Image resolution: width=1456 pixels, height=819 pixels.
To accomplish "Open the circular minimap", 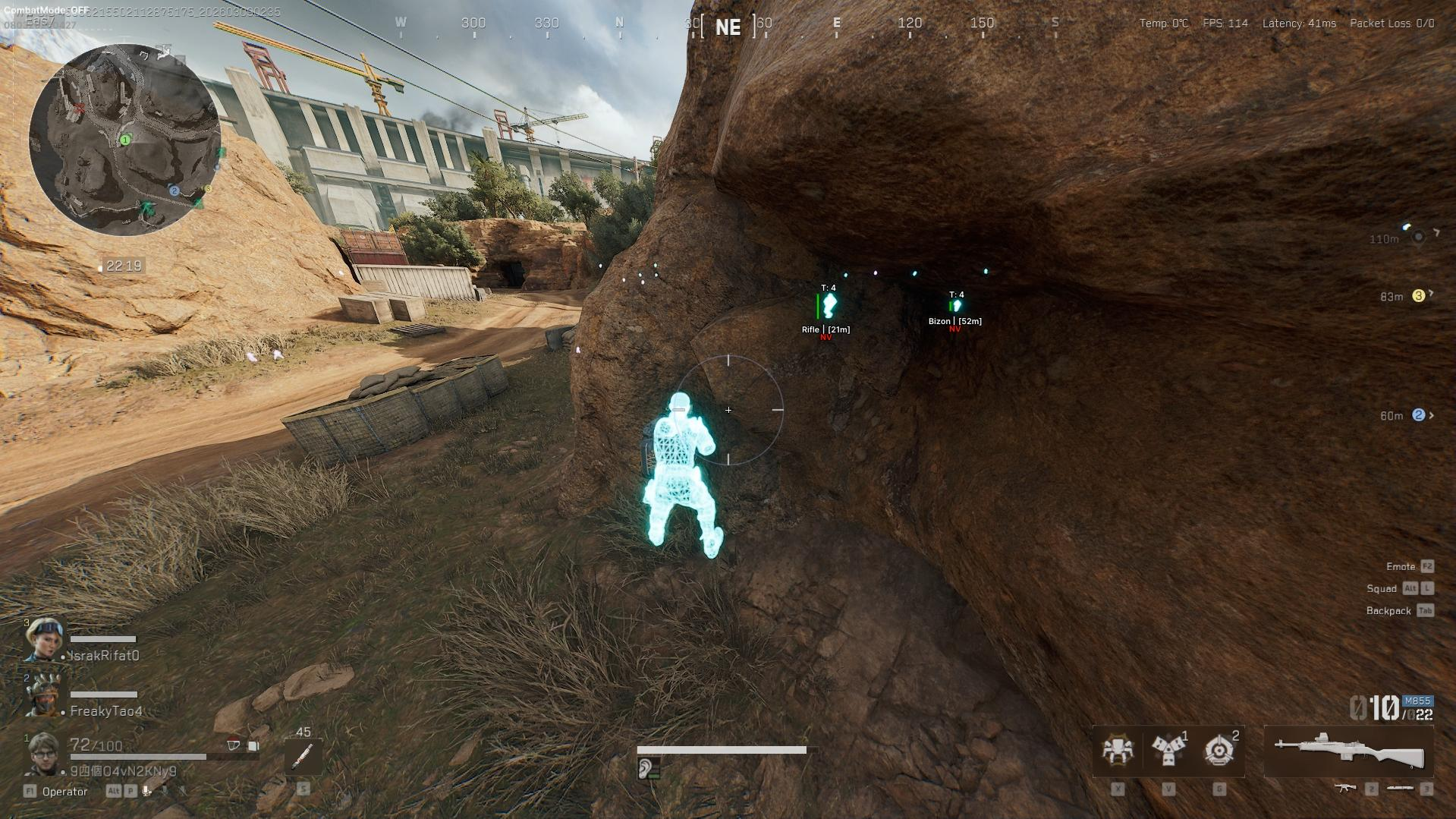I will click(125, 140).
